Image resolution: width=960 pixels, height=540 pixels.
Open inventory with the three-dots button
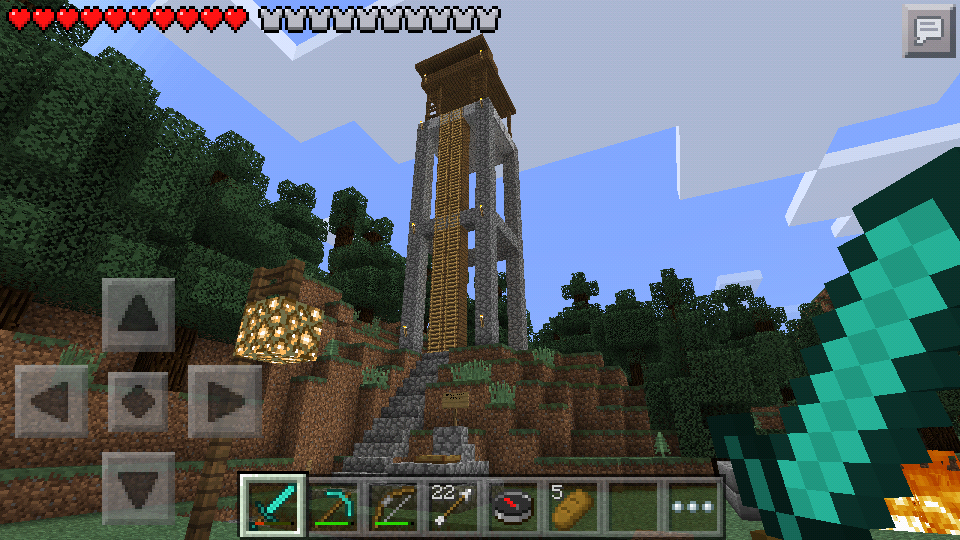[693, 506]
